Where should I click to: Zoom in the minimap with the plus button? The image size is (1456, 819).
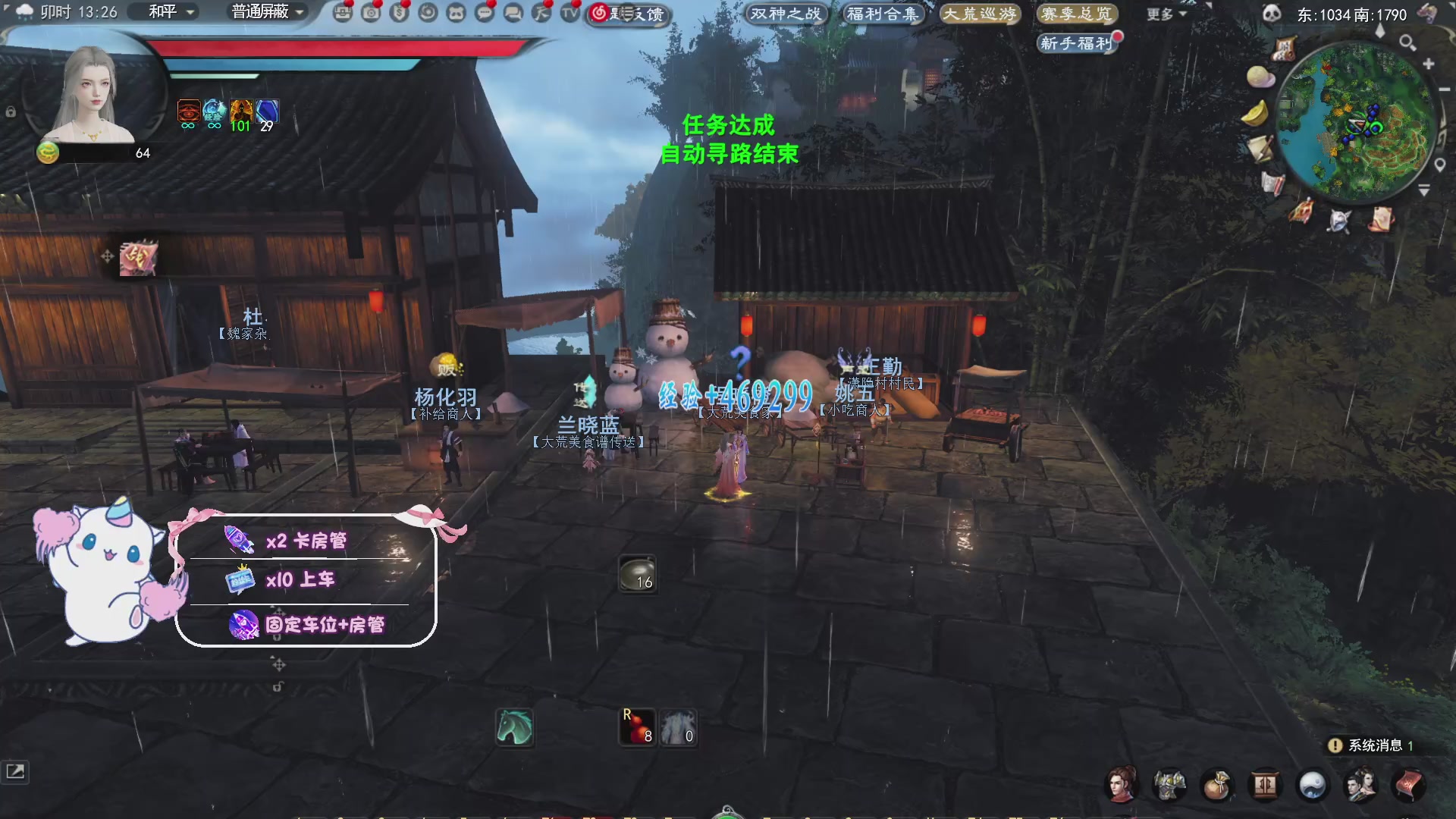tap(1429, 64)
